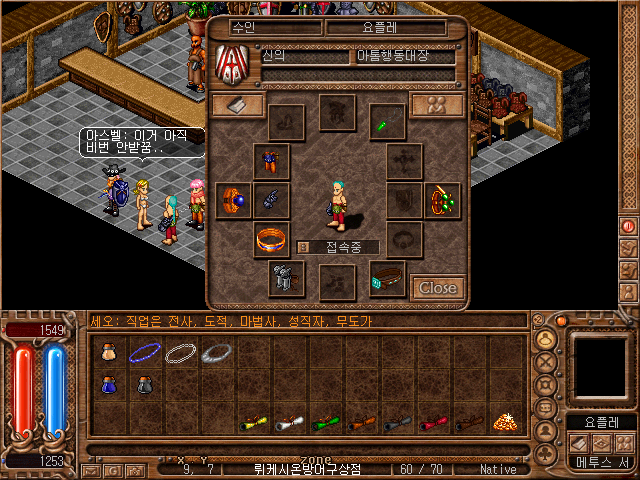Select the blue-gem bracelet equipment slot
This screenshot has width=640, height=480.
point(236,200)
